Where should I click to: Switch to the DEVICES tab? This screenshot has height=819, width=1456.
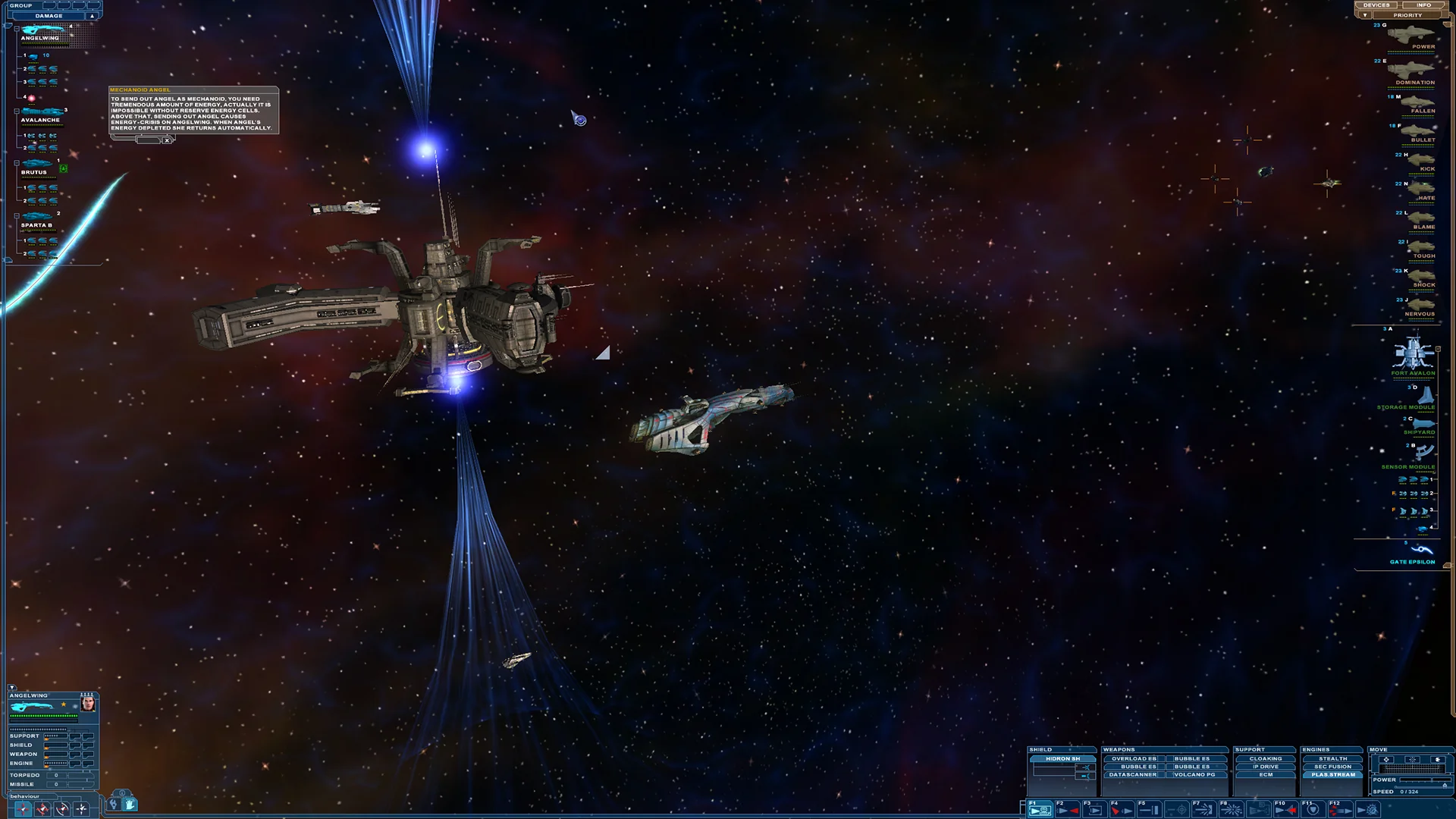coord(1375,5)
